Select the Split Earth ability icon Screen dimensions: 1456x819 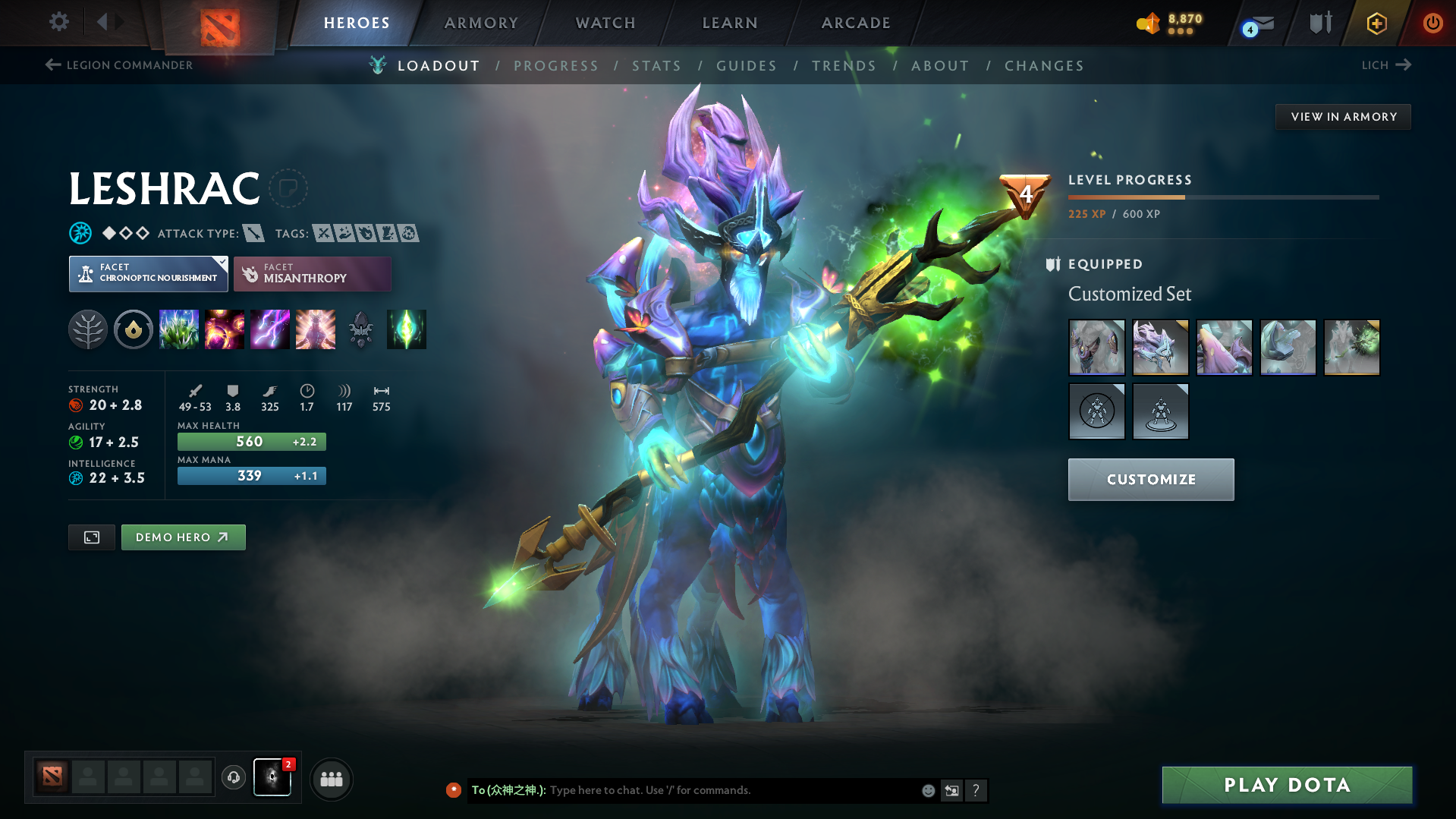[x=178, y=329]
